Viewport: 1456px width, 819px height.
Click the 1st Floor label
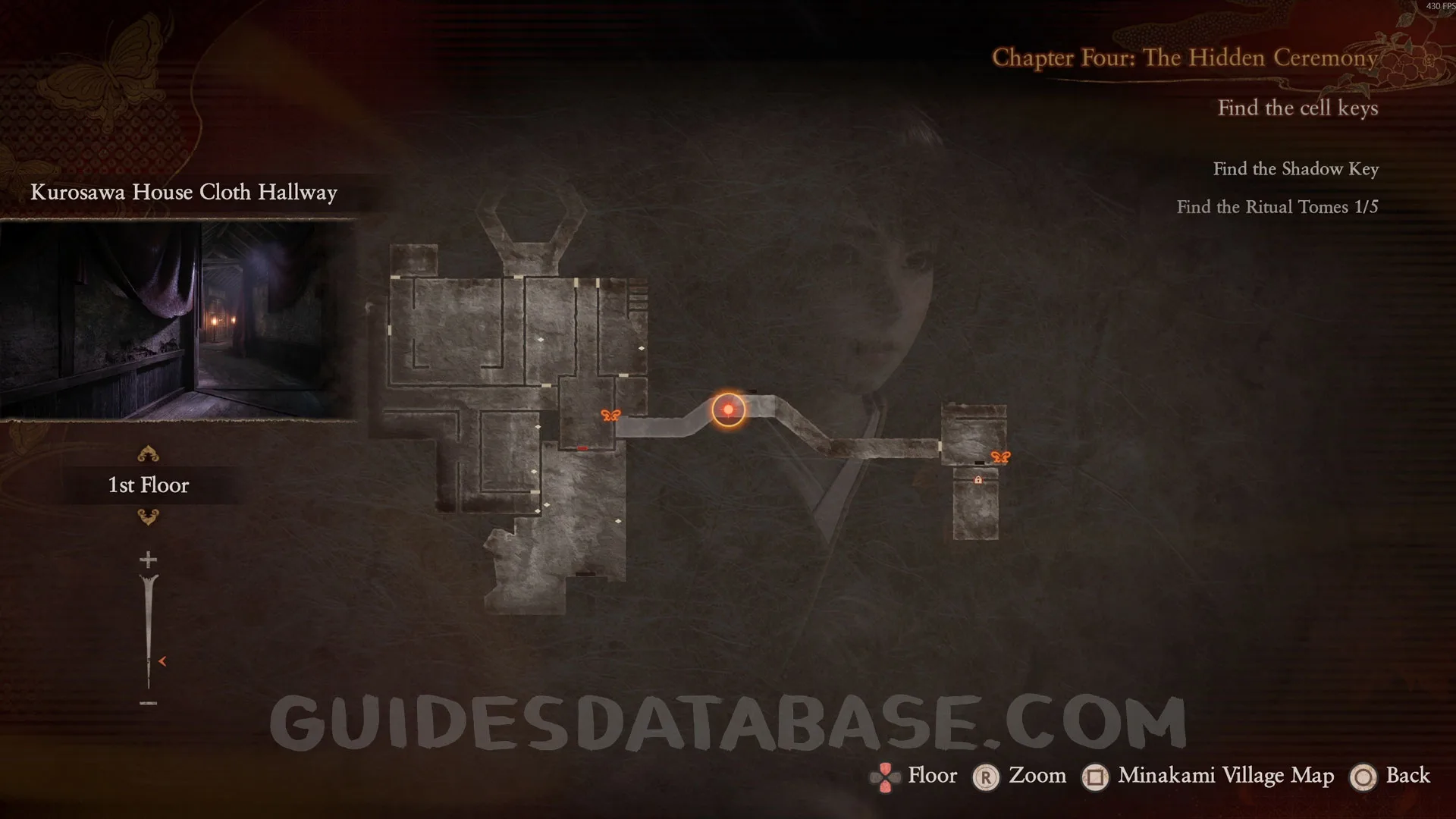coord(149,485)
